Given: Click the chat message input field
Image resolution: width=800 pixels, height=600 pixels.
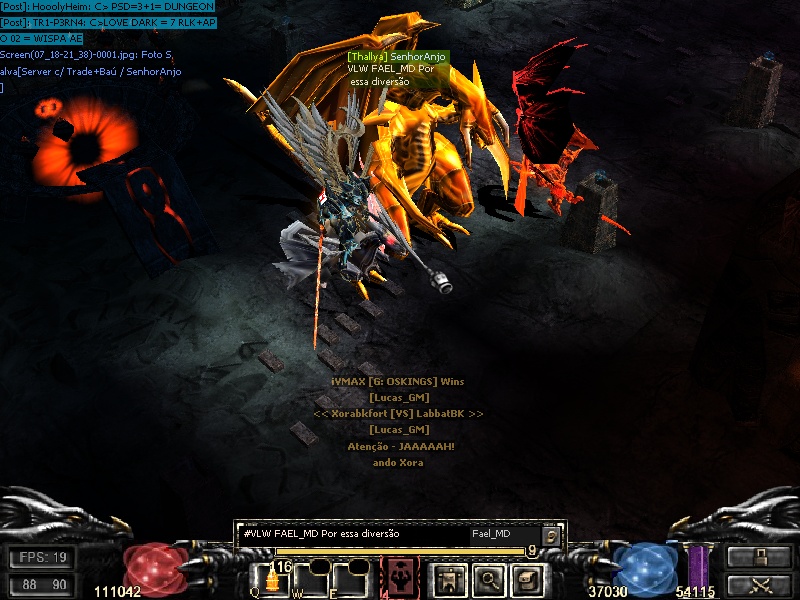Looking at the screenshot, I should 352,534.
